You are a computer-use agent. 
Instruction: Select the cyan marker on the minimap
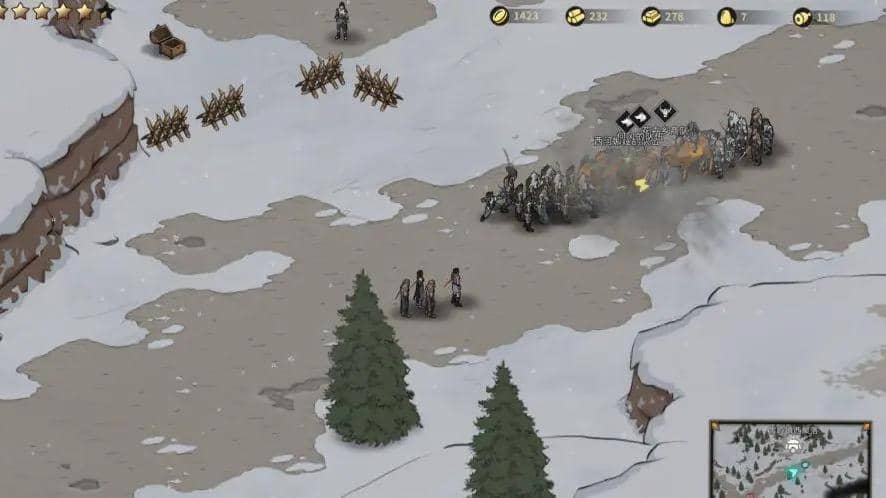[x=794, y=473]
